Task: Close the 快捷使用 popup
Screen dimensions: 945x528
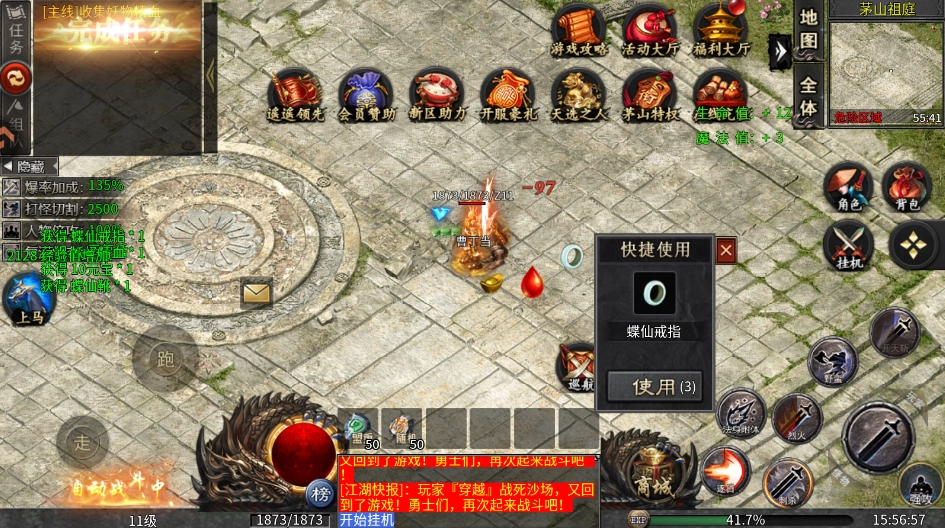Action: pyautogui.click(x=726, y=250)
